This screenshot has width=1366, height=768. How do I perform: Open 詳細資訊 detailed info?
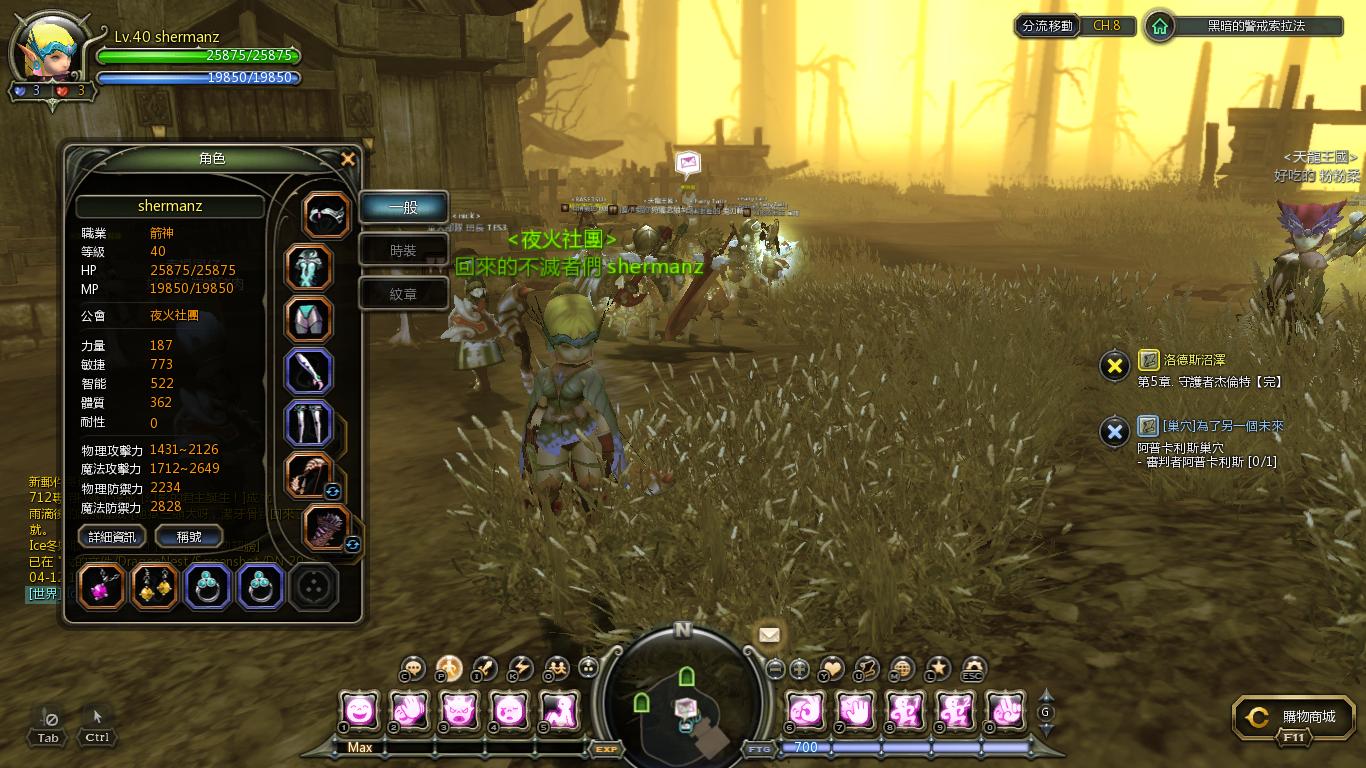point(112,537)
